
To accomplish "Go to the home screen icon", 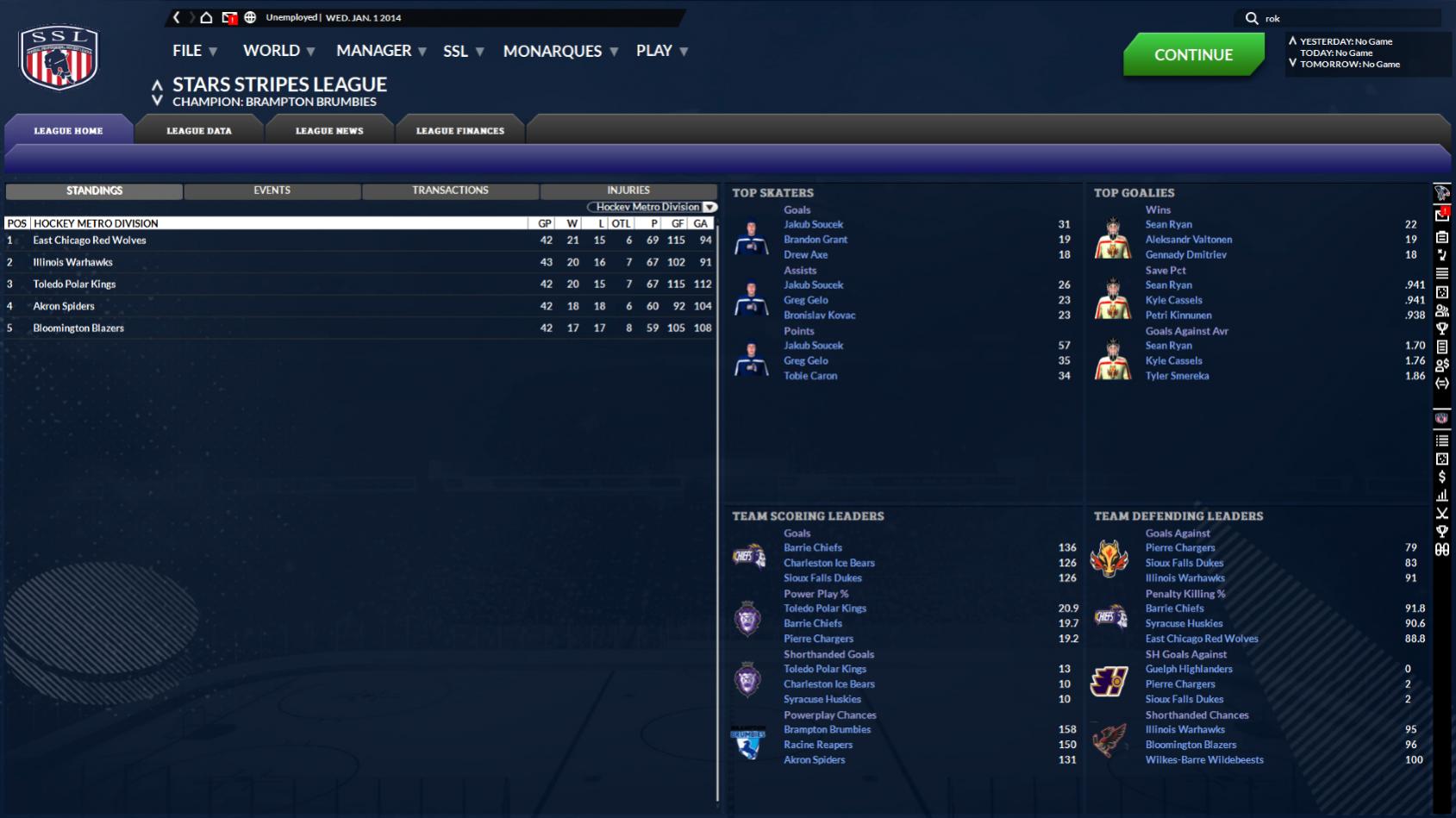I will click(x=206, y=17).
